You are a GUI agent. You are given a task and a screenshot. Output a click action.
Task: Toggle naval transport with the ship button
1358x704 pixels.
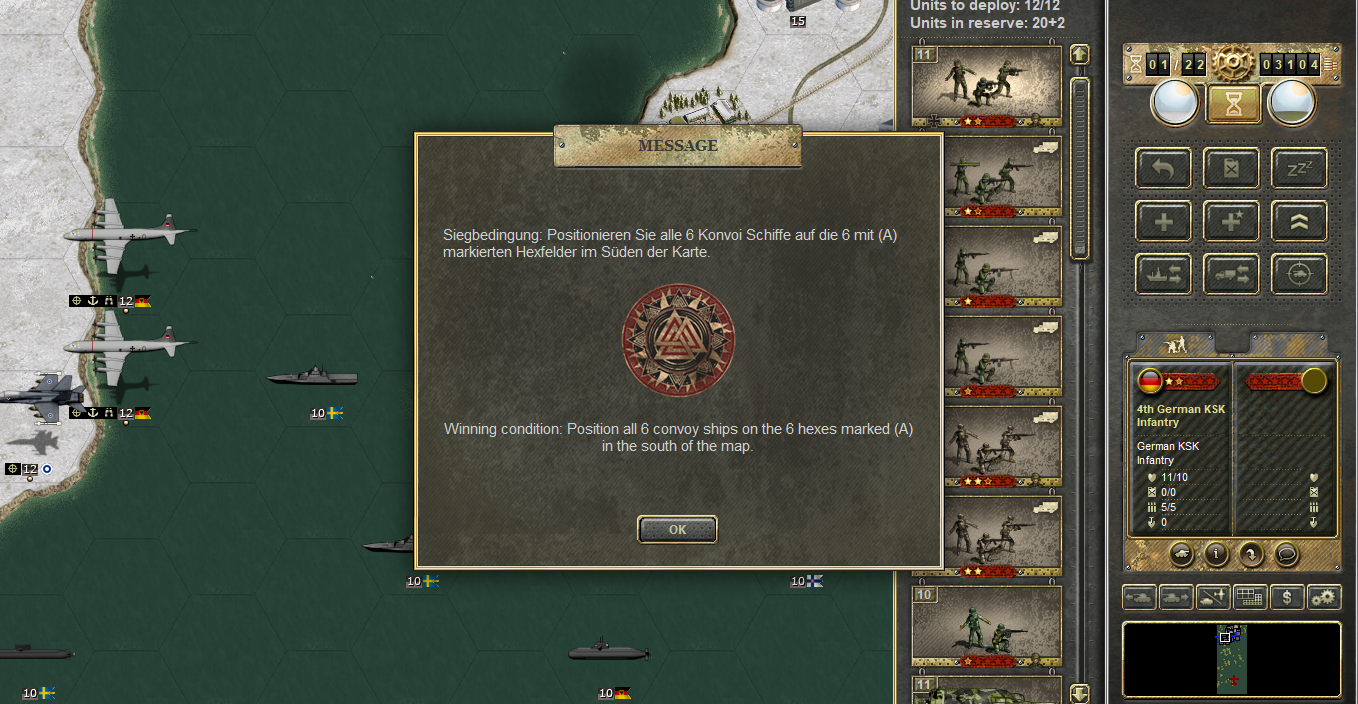1163,274
